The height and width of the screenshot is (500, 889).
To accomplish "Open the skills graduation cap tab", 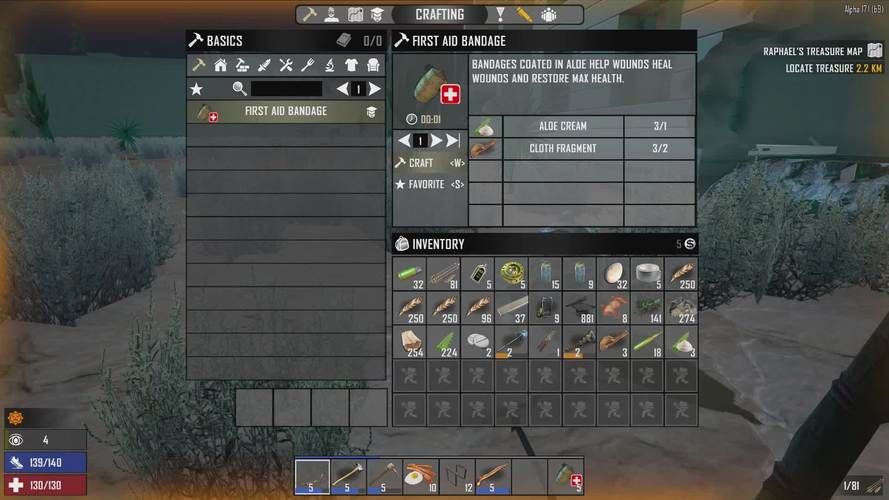I will (x=377, y=15).
